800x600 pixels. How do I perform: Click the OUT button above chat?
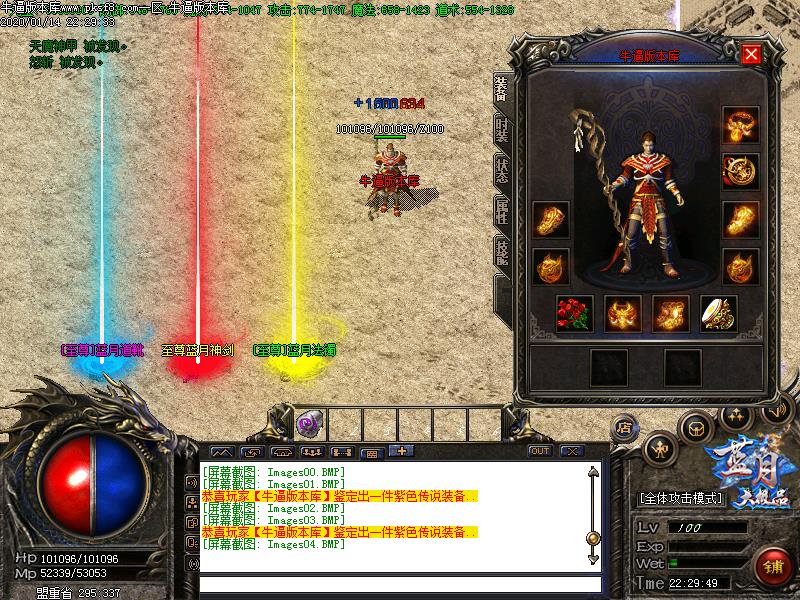click(540, 451)
